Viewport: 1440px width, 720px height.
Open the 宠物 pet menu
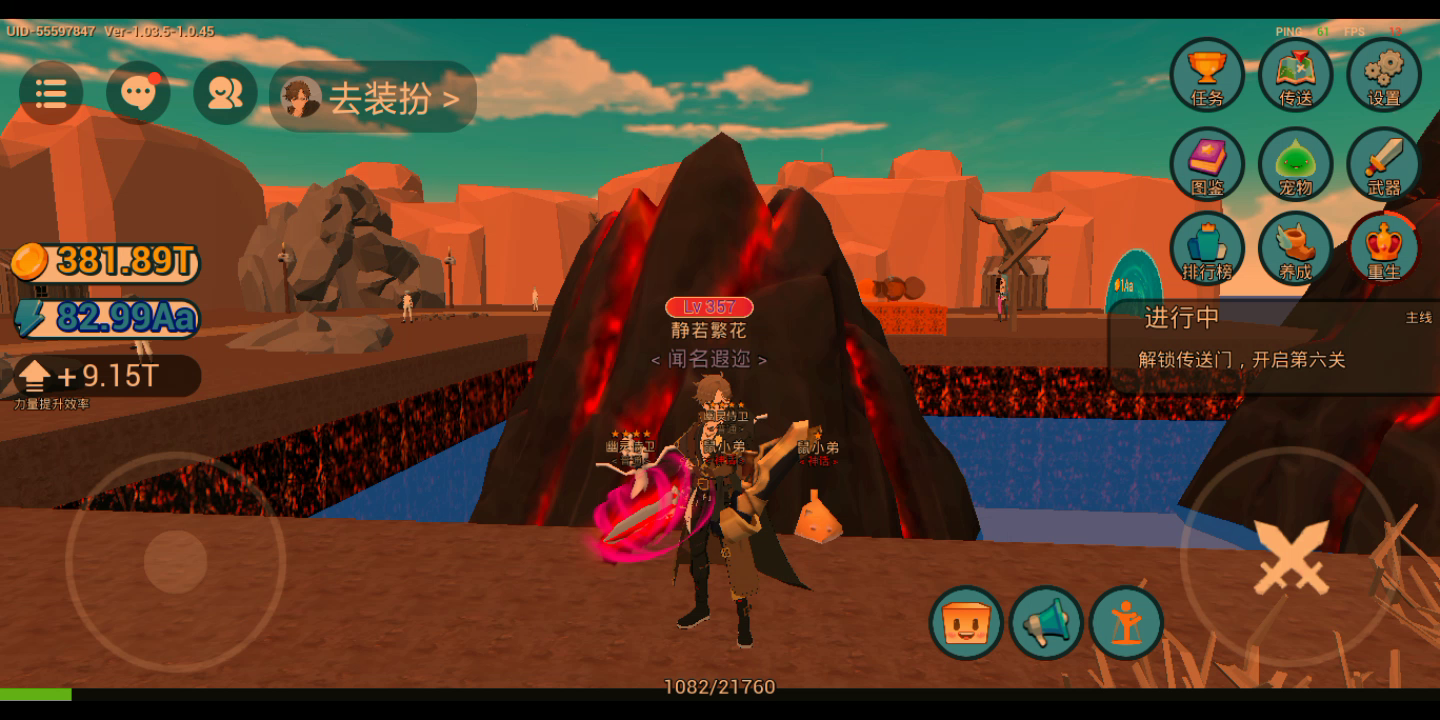pos(1295,163)
